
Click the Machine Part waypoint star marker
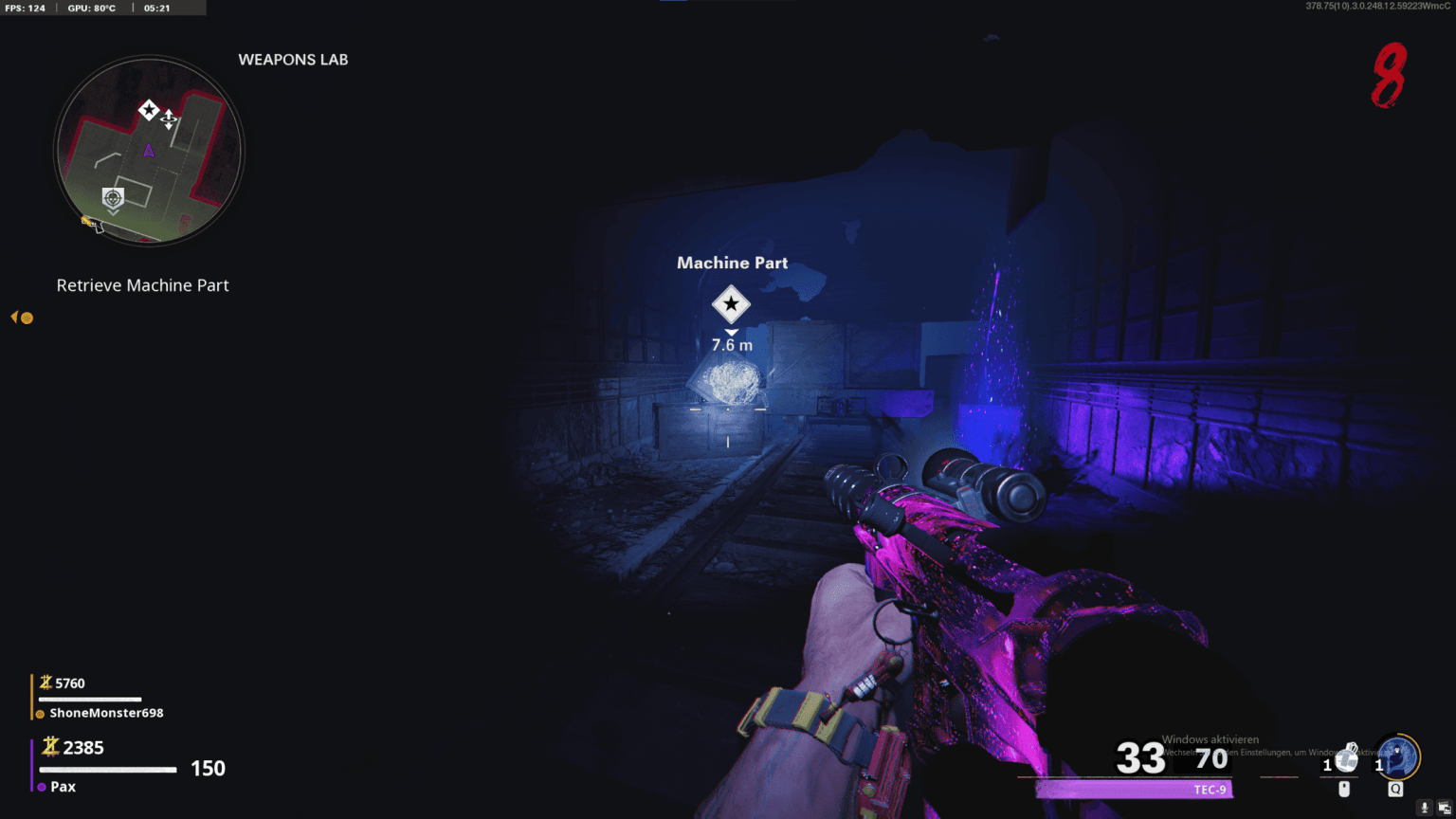click(x=731, y=304)
